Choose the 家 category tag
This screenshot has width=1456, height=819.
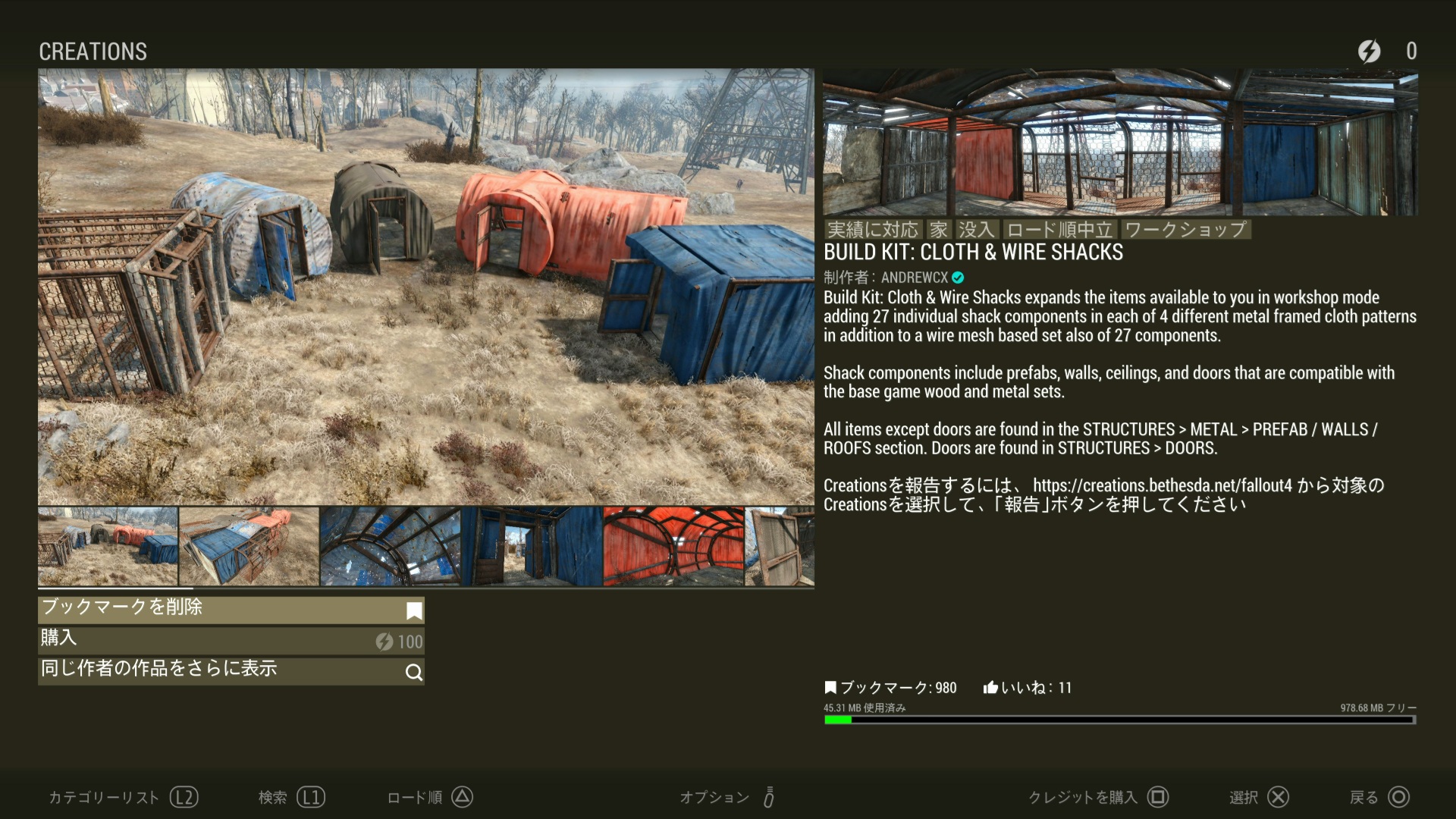coord(939,230)
